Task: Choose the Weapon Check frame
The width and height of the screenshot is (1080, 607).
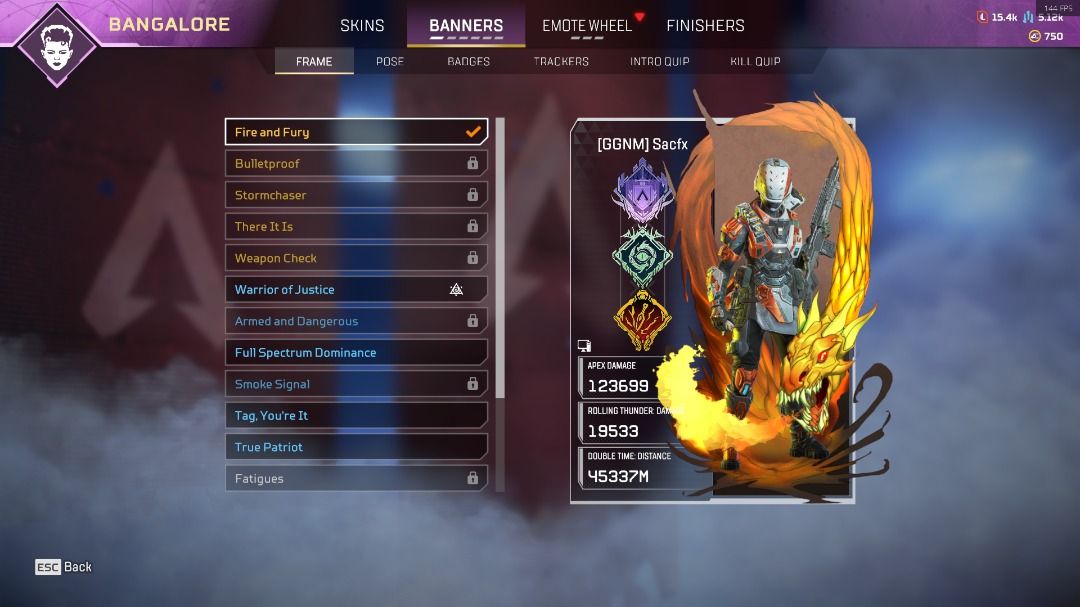Action: pyautogui.click(x=356, y=258)
